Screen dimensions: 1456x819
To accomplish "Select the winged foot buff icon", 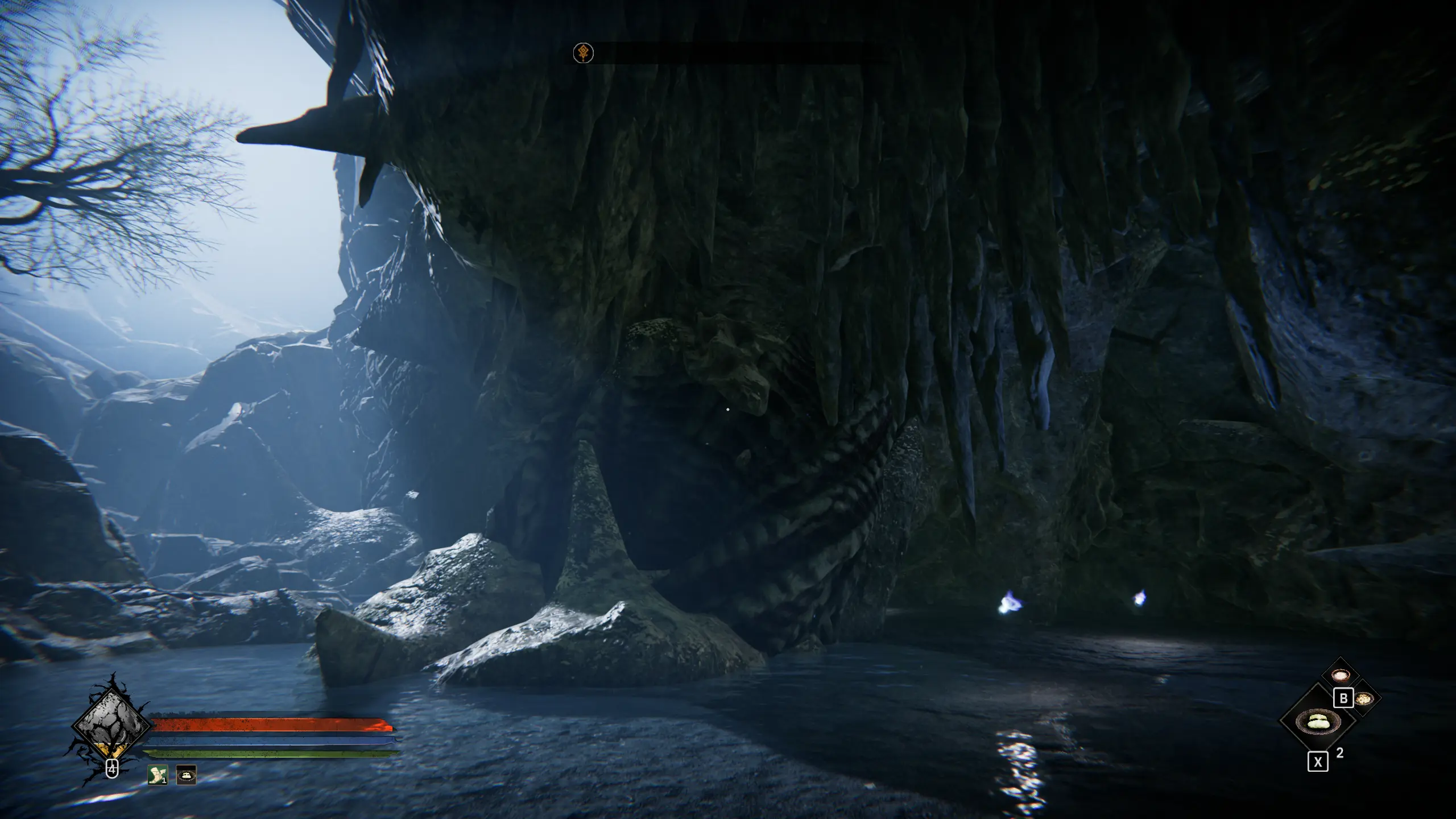I will [x=158, y=775].
